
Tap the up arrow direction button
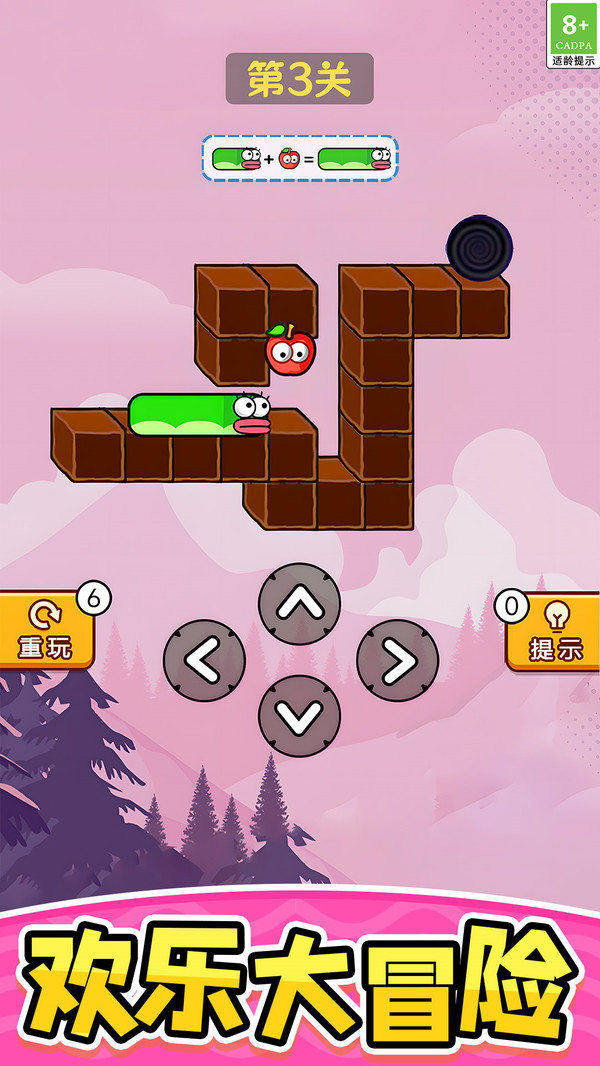tap(299, 604)
